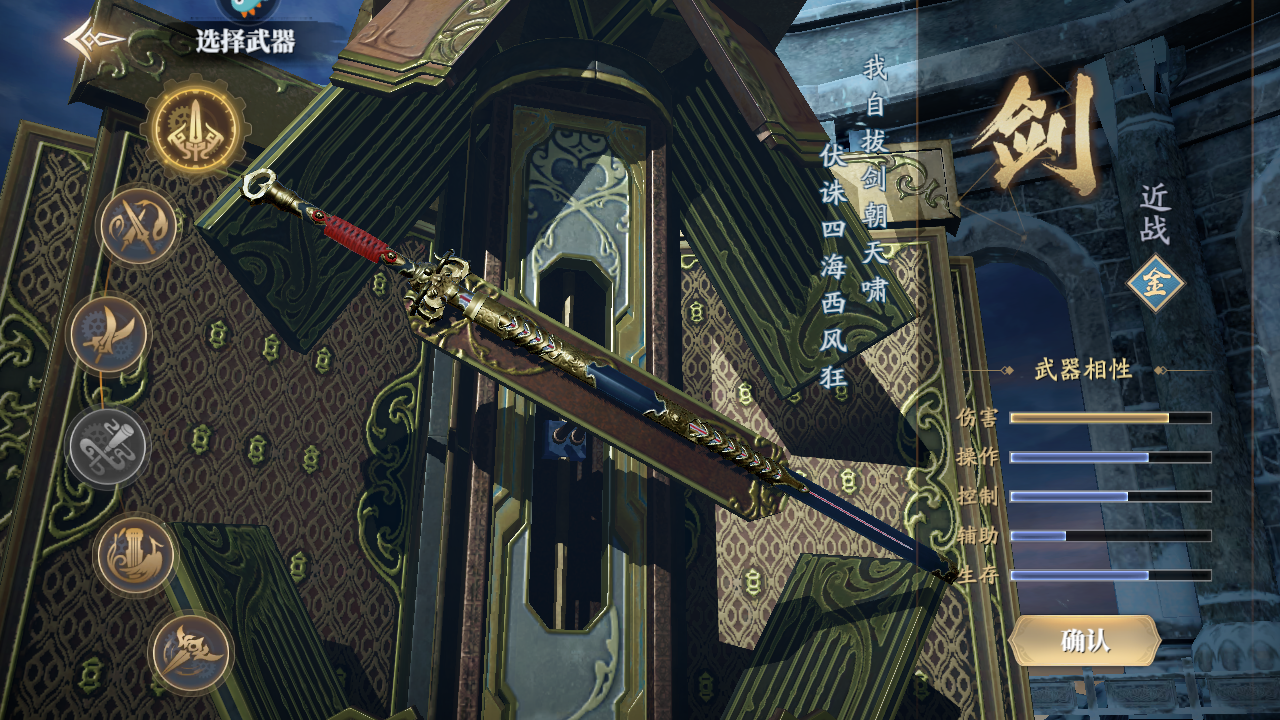
Task: Choose the harp-shaped instrument weapon icon
Action: [135, 555]
